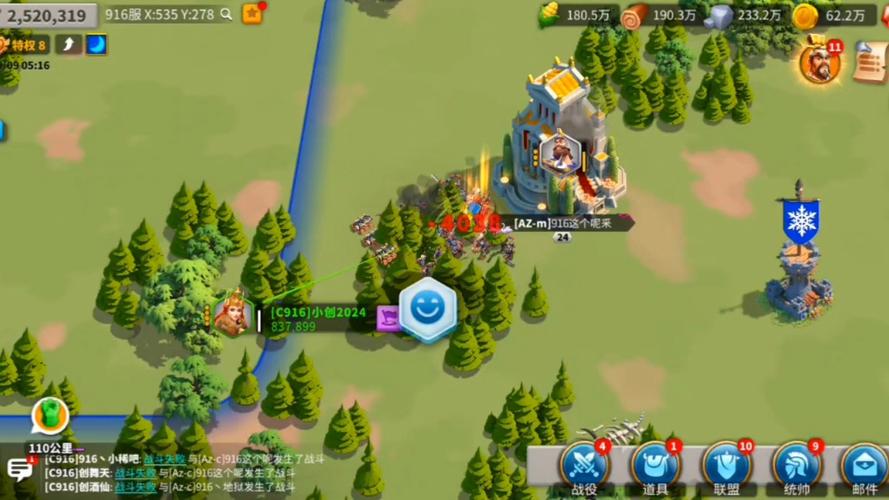Image resolution: width=889 pixels, height=500 pixels.
Task: Open the search magnifier next to coordinates
Action: tap(227, 14)
